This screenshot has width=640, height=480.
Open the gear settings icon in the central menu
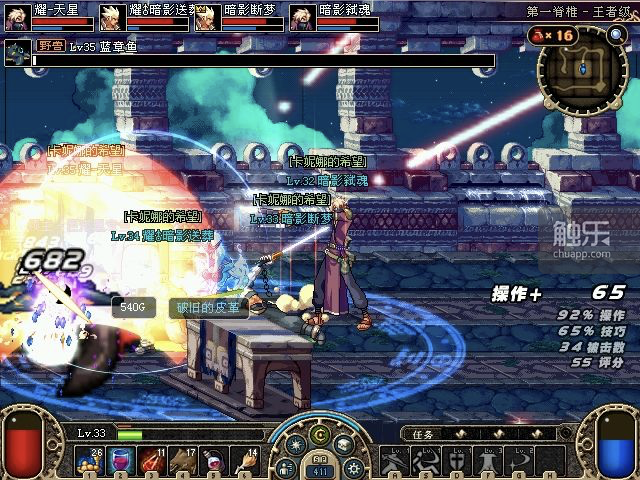[353, 467]
